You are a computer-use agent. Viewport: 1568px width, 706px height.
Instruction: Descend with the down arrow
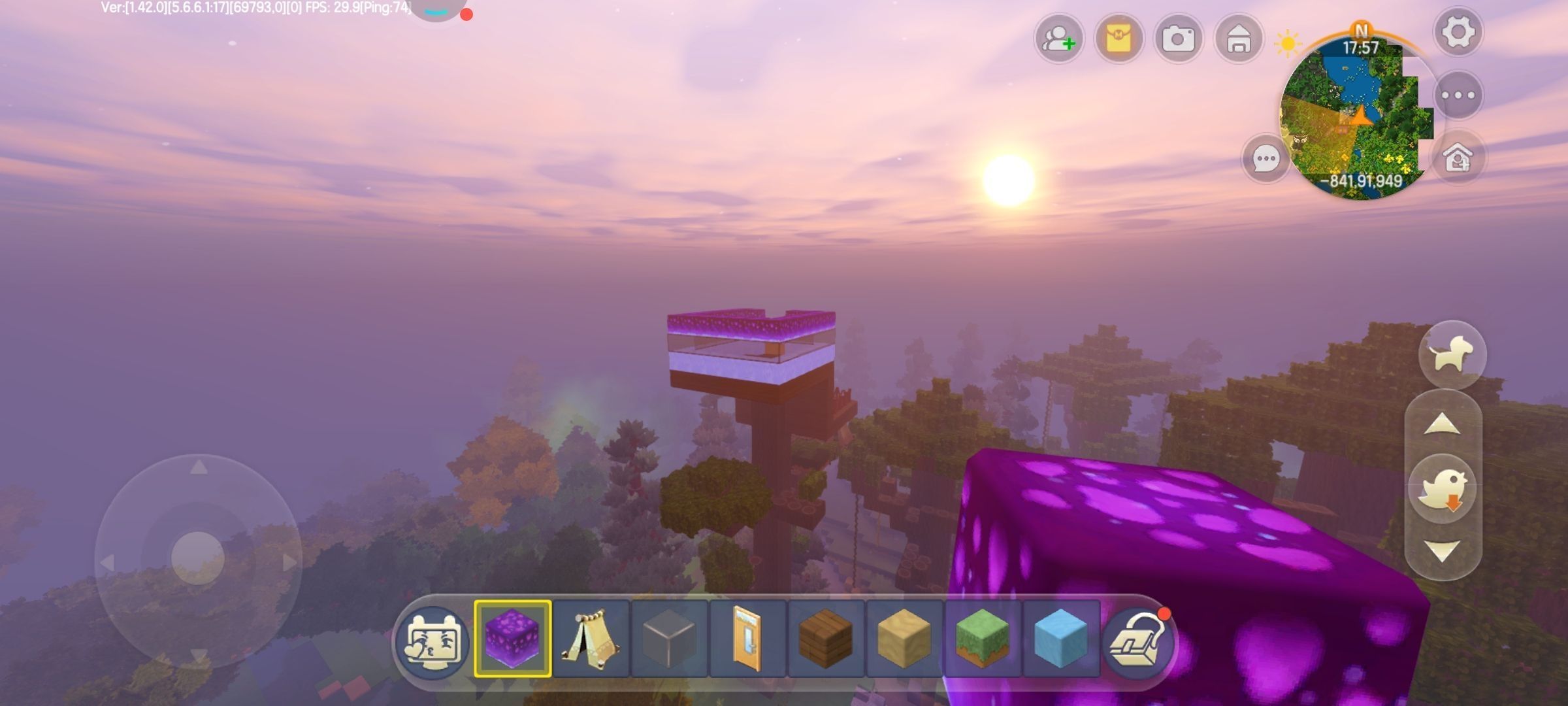coord(1442,551)
